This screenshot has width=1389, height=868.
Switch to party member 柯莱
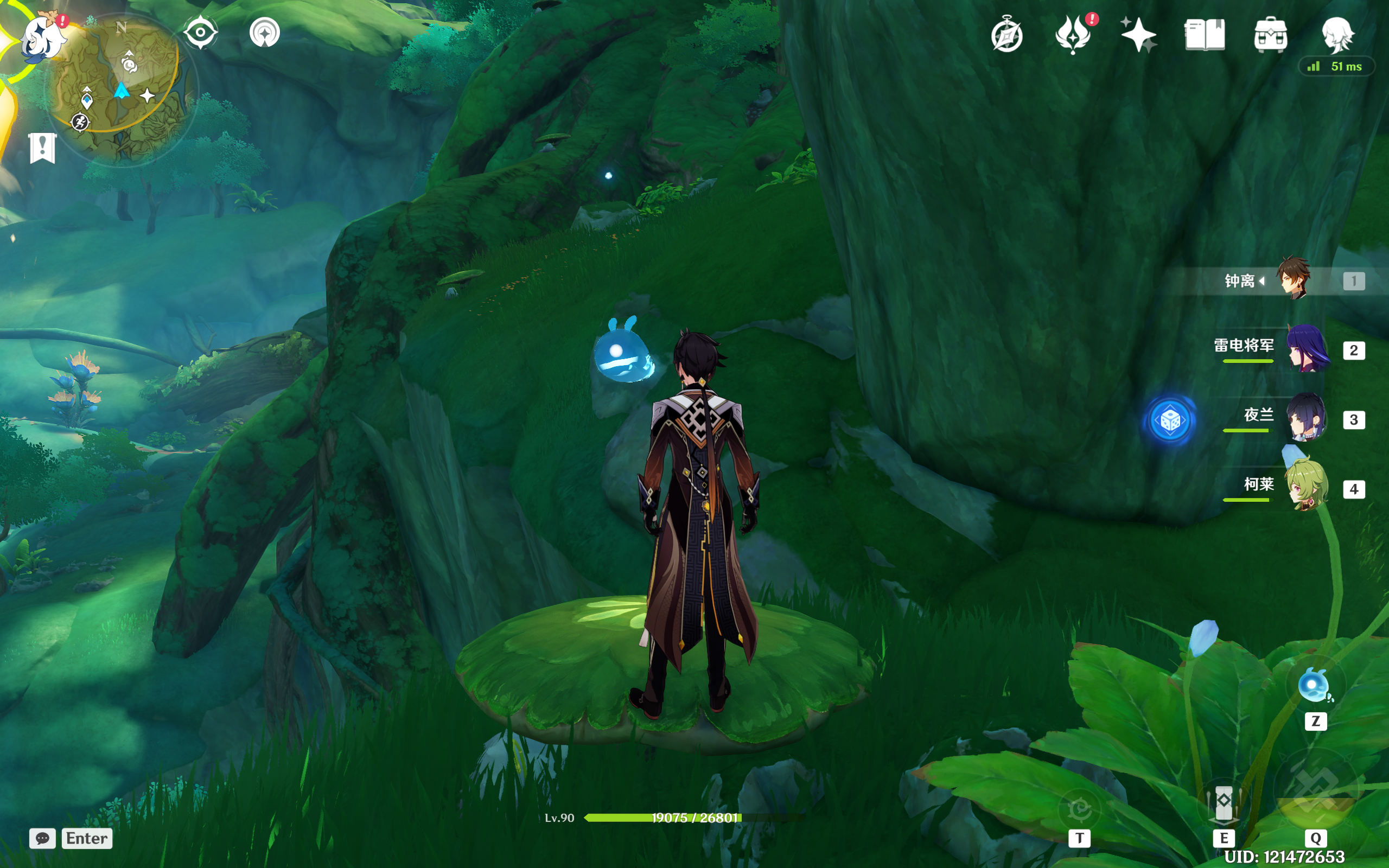1307,488
